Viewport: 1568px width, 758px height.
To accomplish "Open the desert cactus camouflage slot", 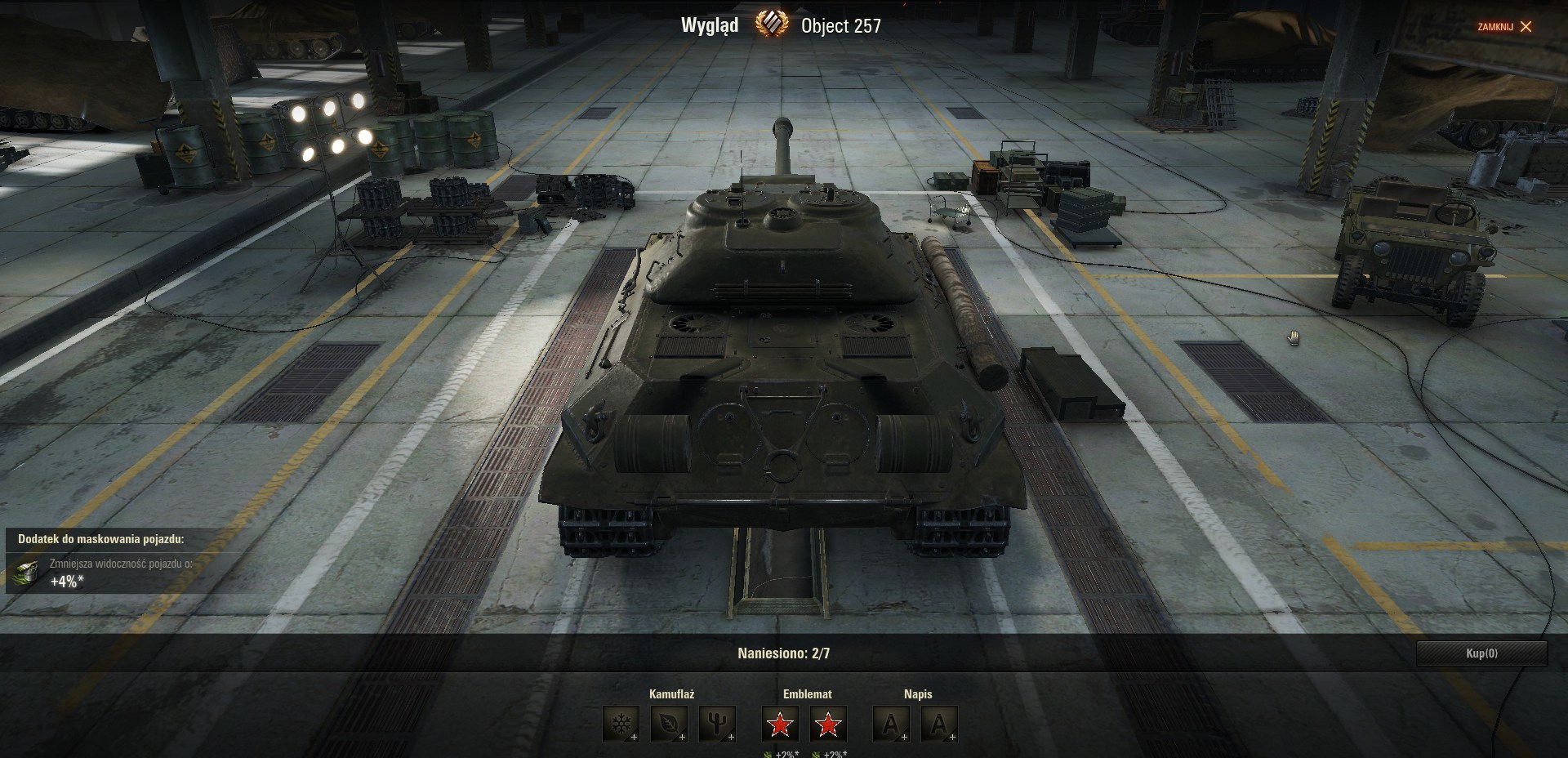I will coord(717,725).
